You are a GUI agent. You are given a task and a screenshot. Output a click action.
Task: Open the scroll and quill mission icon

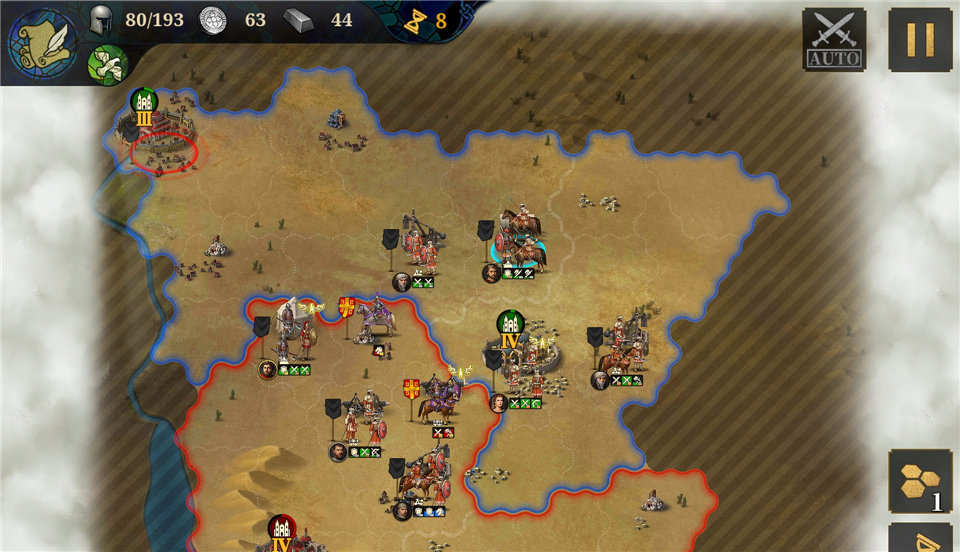coord(44,44)
